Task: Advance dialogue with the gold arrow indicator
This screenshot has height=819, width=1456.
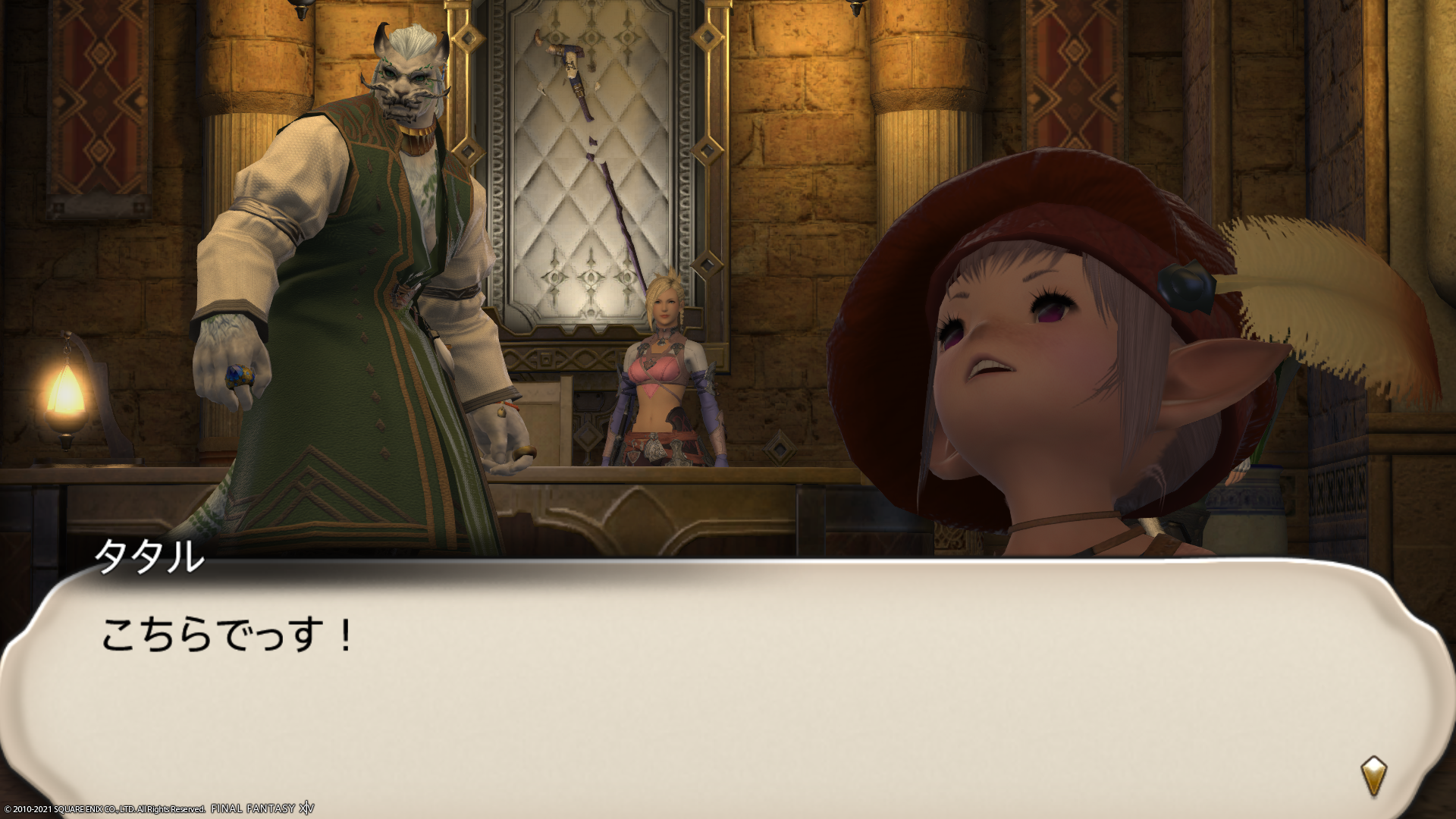Action: point(1373,775)
